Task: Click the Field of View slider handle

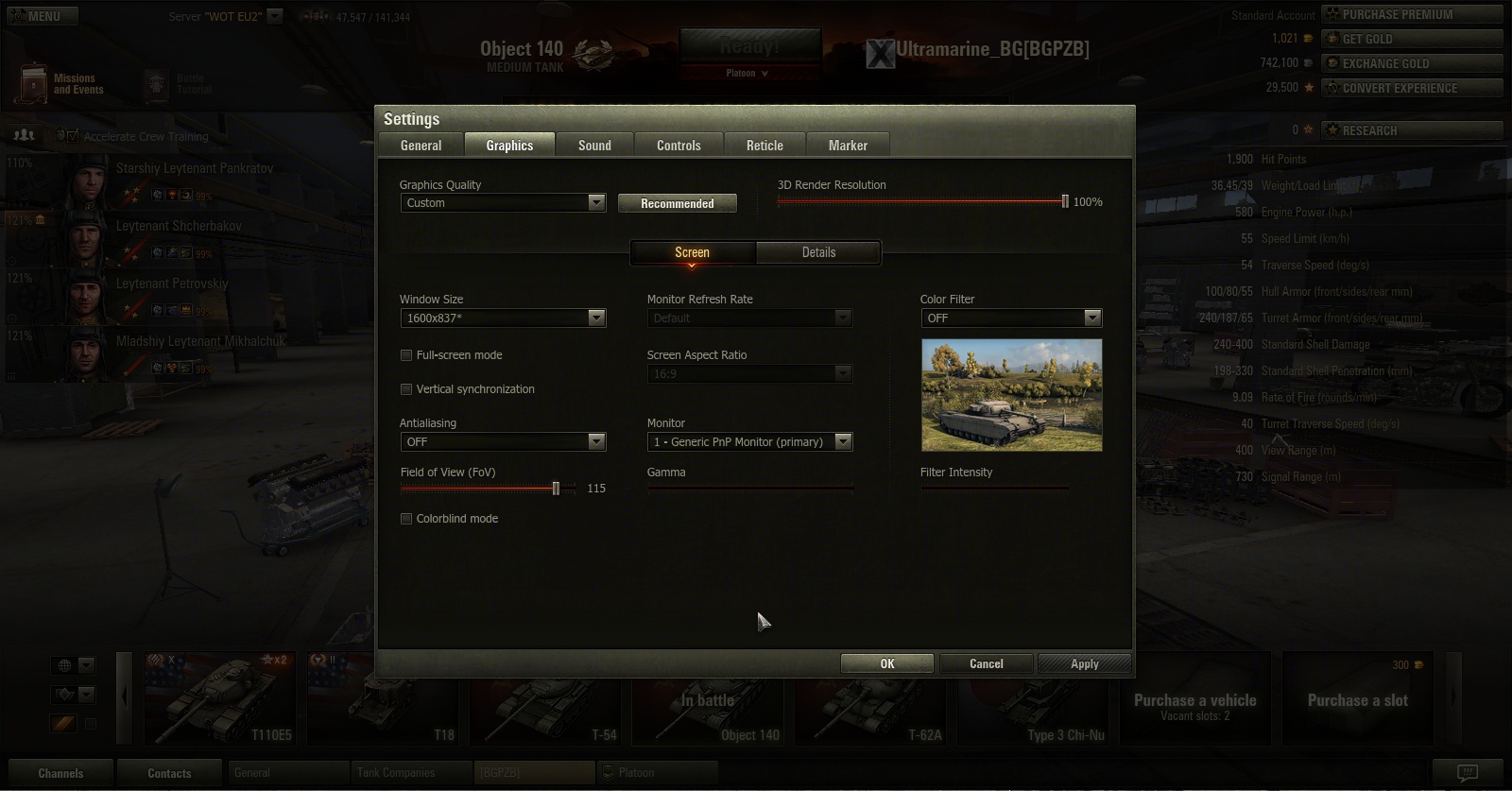Action: pyautogui.click(x=556, y=489)
